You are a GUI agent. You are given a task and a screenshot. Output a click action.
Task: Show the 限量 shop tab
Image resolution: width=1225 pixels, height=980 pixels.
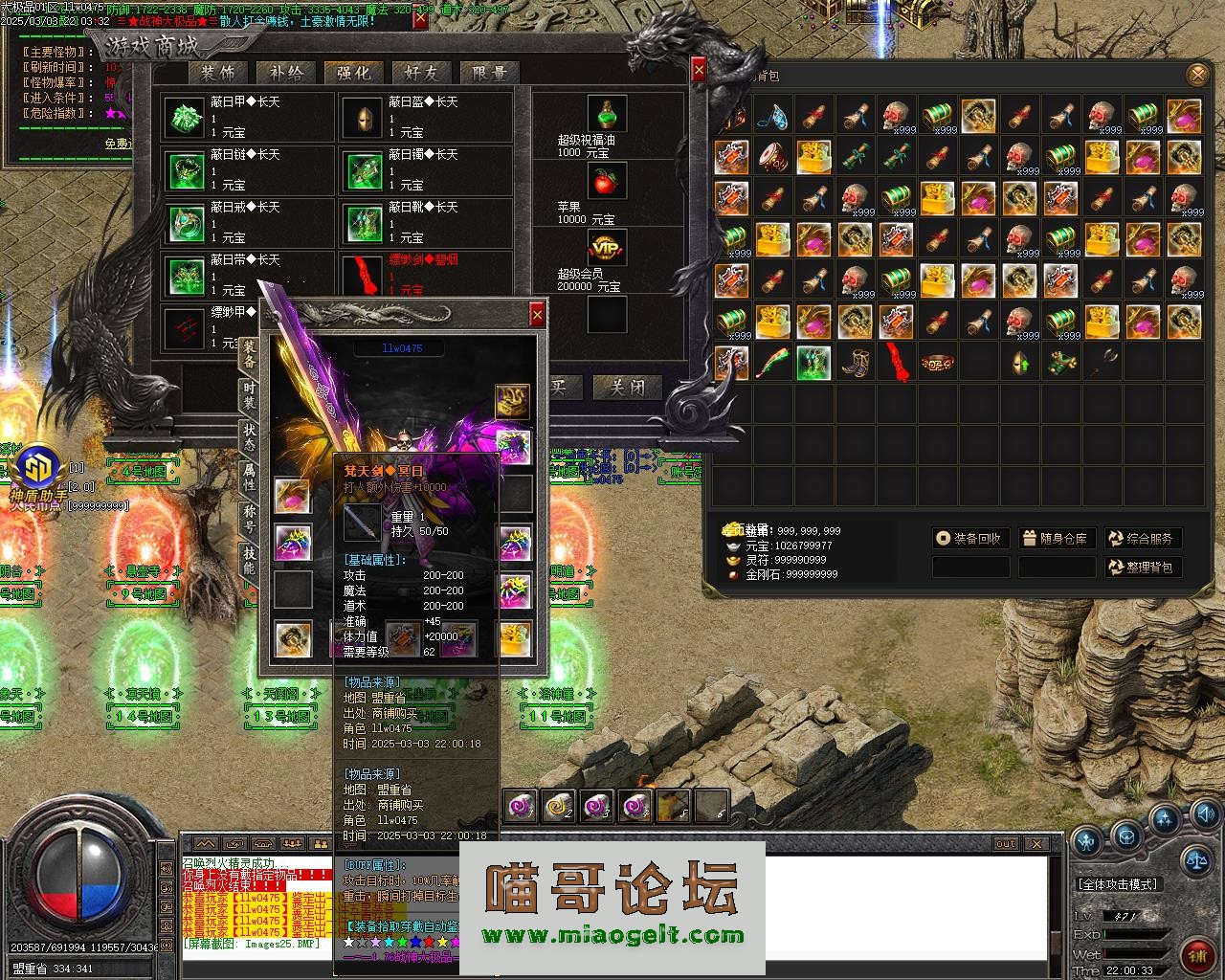click(489, 73)
